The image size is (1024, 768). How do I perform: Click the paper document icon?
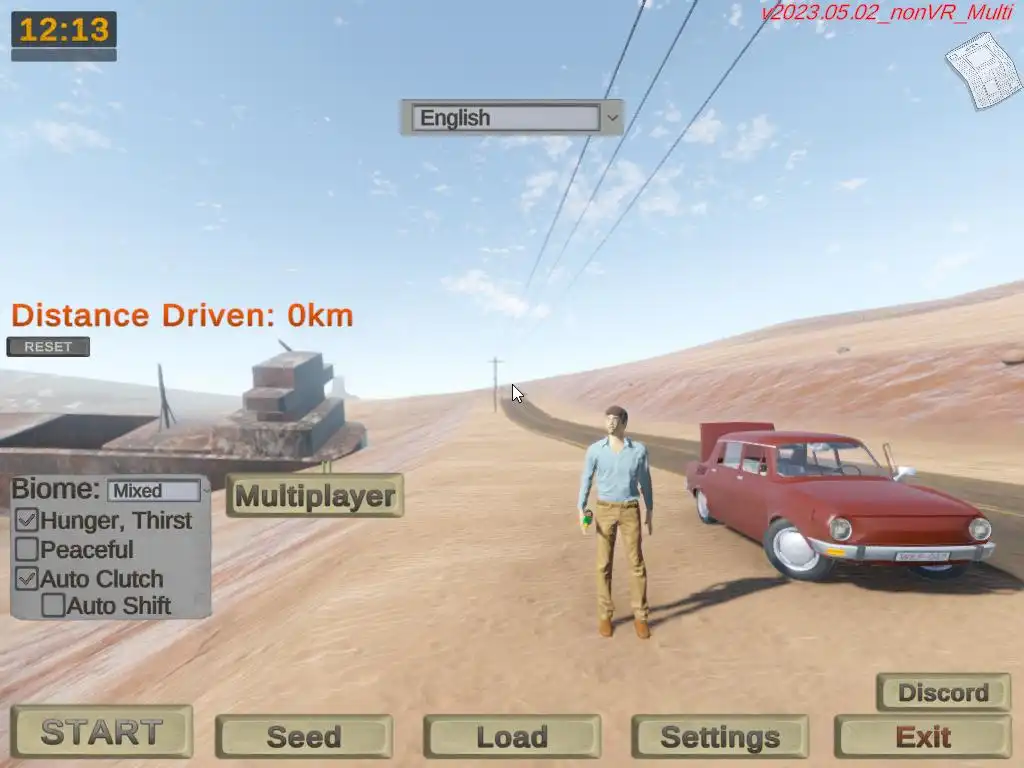pos(982,69)
